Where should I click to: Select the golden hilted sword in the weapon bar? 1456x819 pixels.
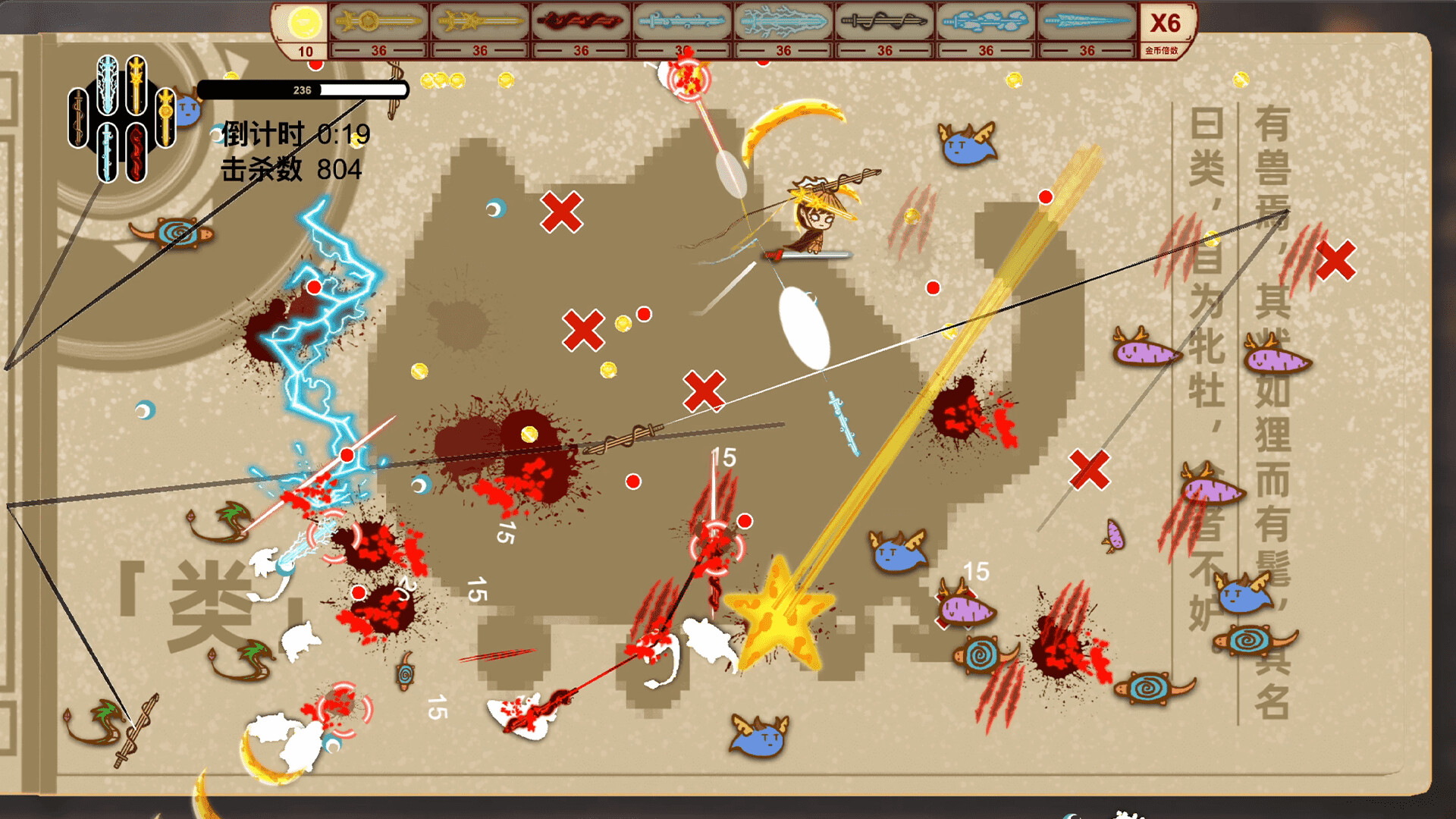[x=377, y=23]
